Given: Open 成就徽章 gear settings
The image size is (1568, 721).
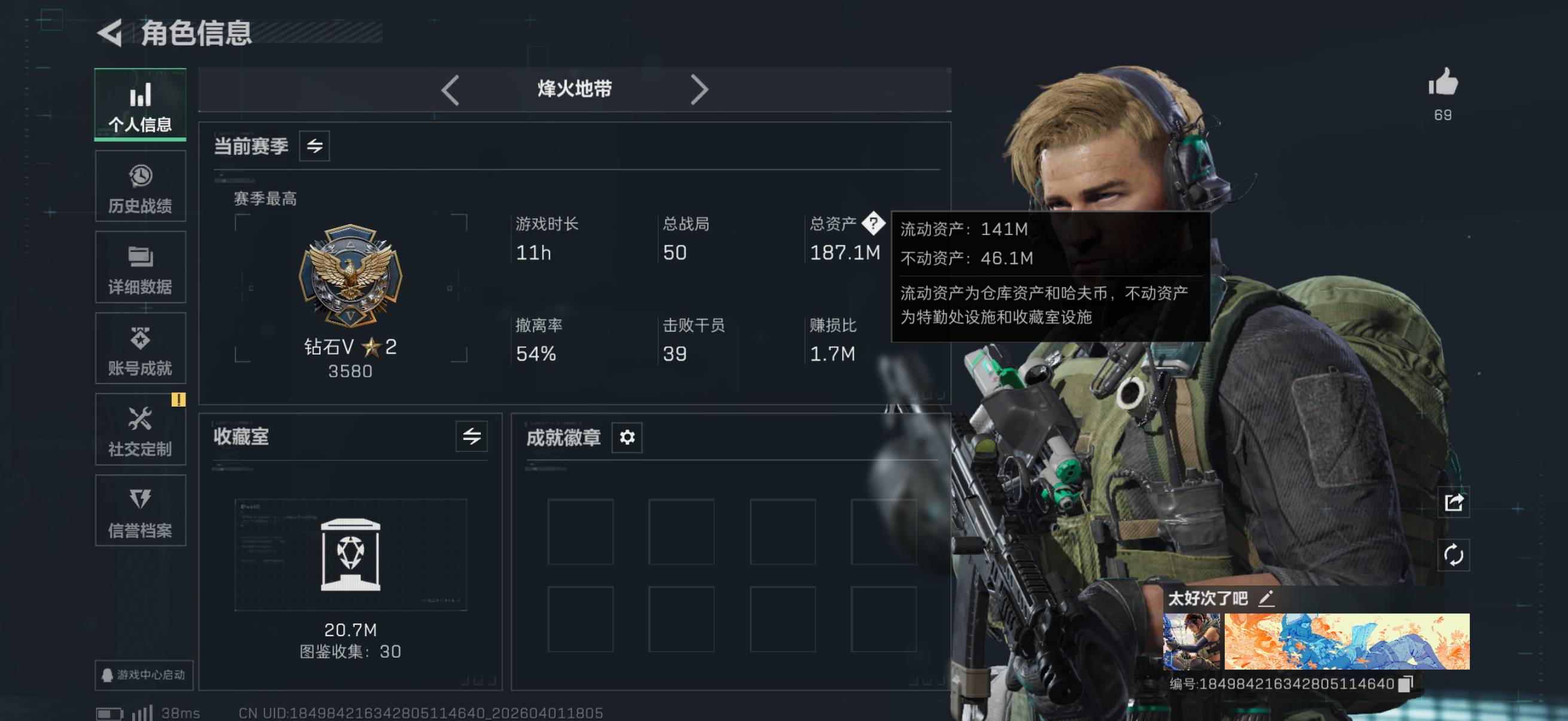Looking at the screenshot, I should [626, 437].
